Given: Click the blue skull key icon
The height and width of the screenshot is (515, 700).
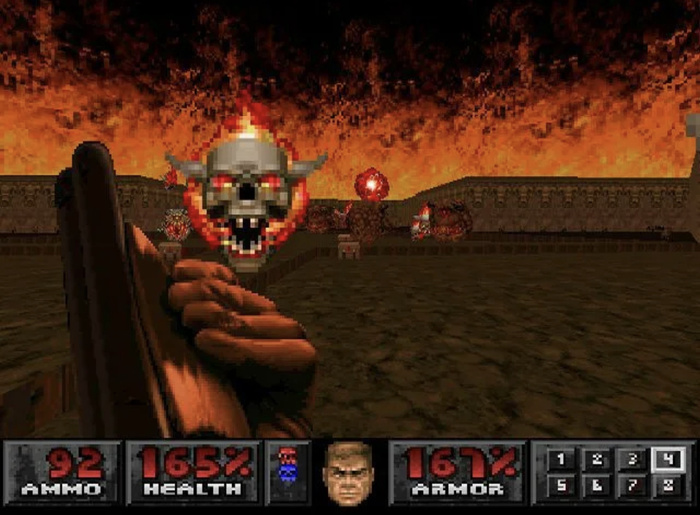Looking at the screenshot, I should tap(288, 473).
